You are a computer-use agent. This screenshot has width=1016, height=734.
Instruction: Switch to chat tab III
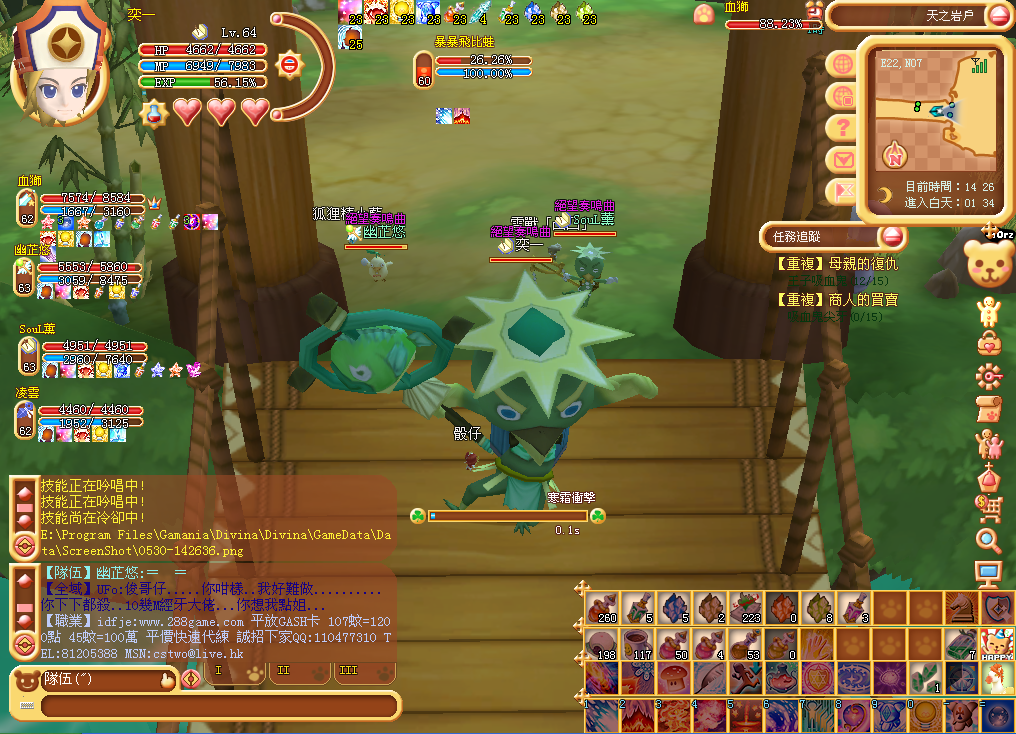click(348, 671)
